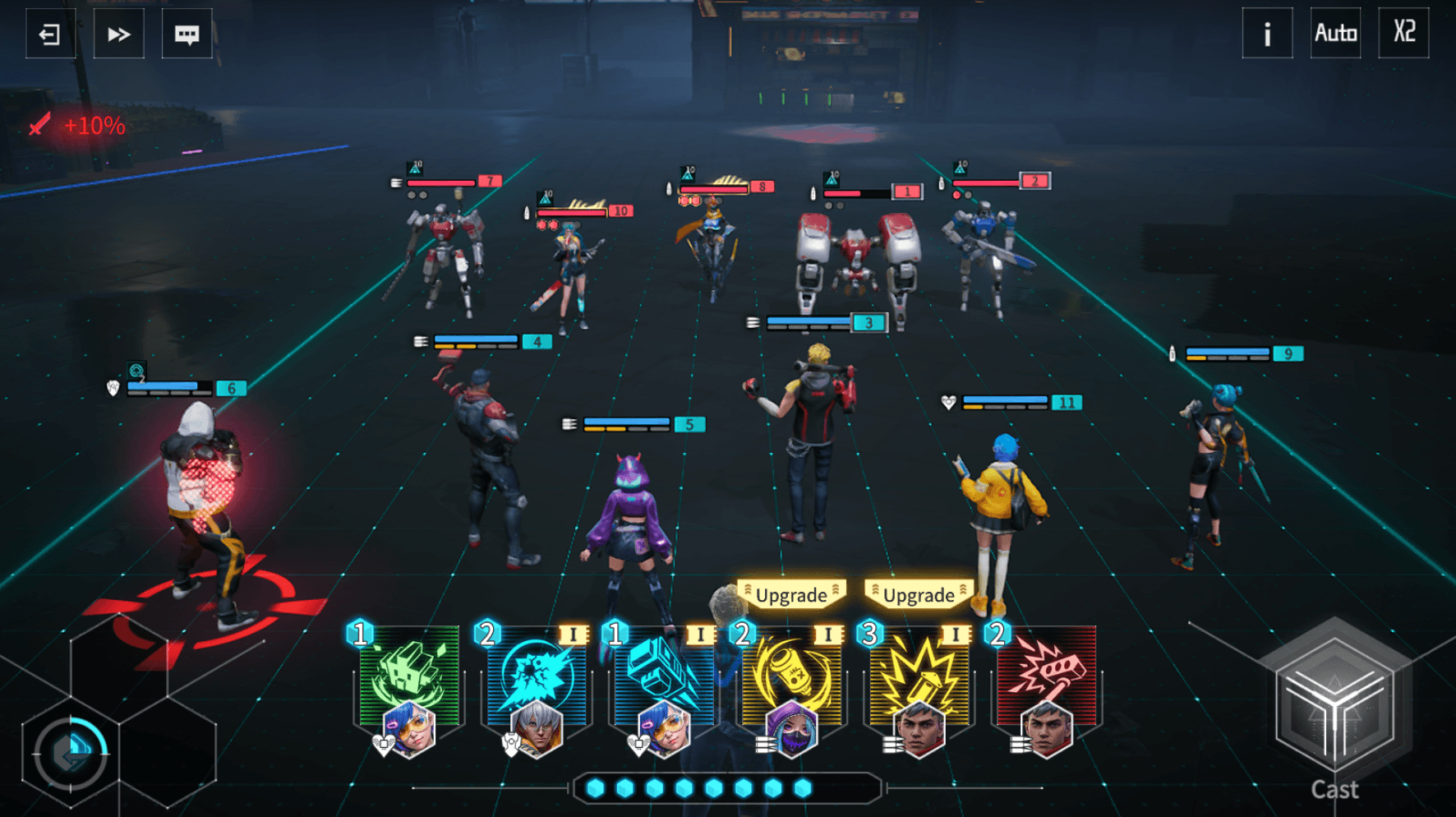Exit the battle with the leave button
This screenshot has width=1456, height=817.
pyautogui.click(x=50, y=34)
